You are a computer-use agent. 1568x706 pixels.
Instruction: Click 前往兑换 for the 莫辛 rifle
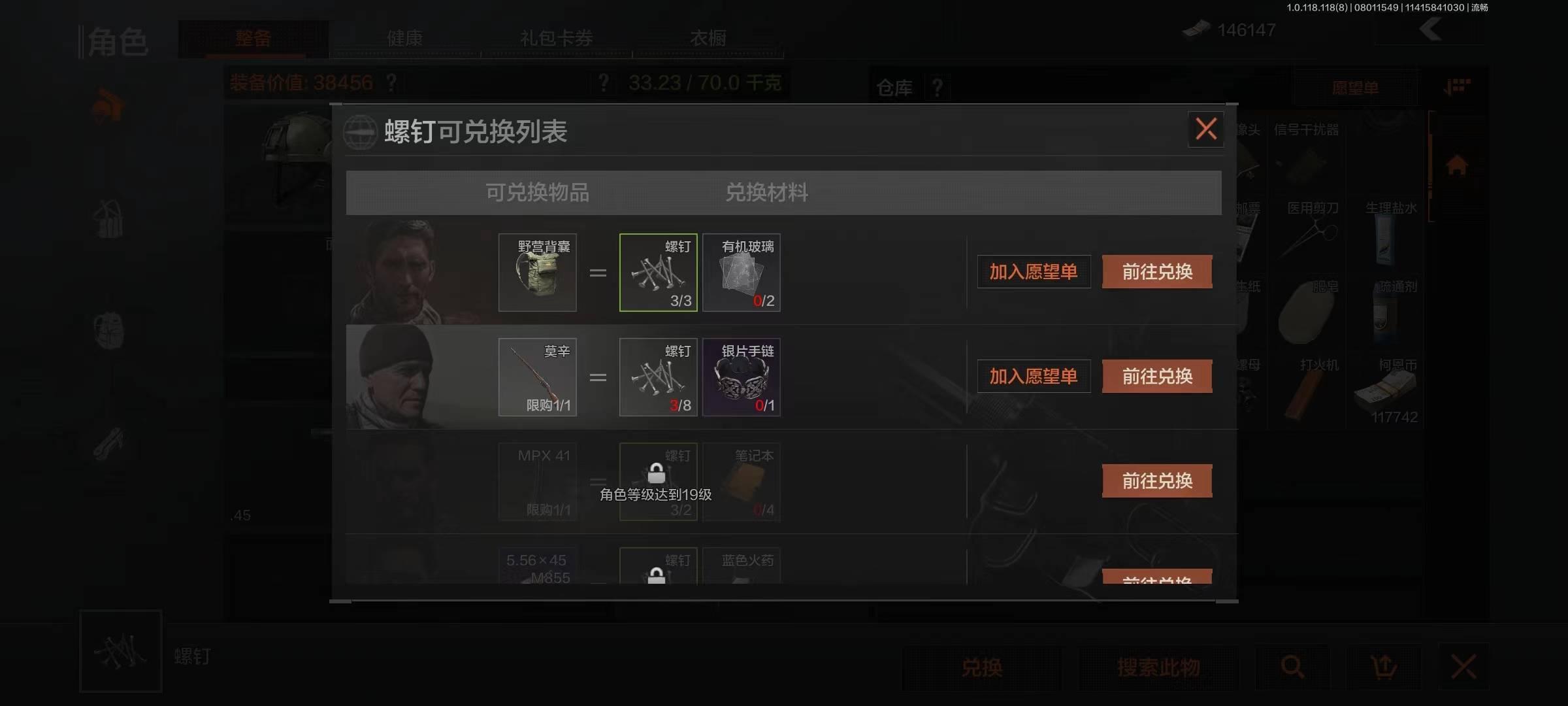(x=1156, y=376)
